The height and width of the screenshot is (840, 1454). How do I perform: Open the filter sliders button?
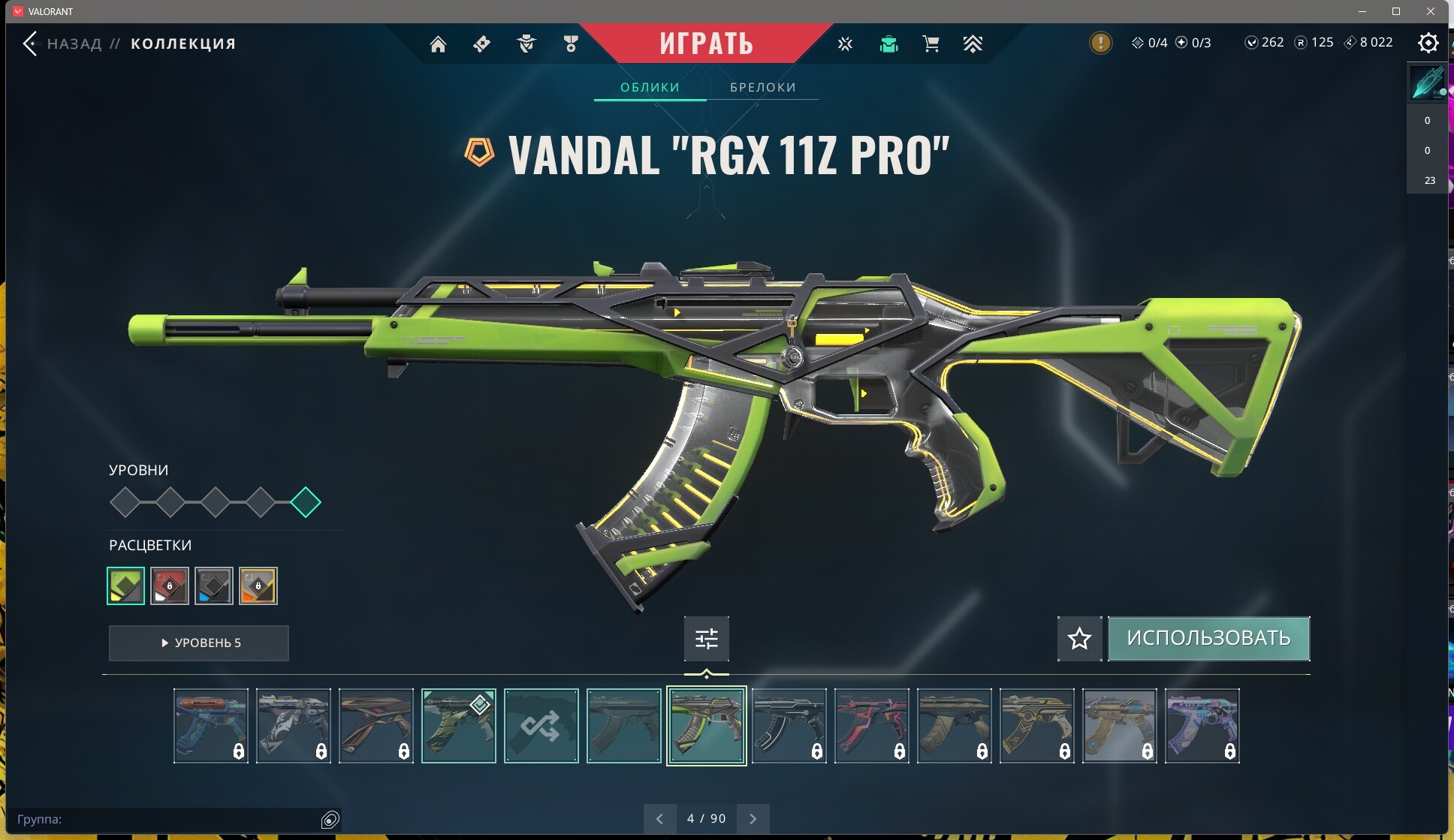(706, 639)
